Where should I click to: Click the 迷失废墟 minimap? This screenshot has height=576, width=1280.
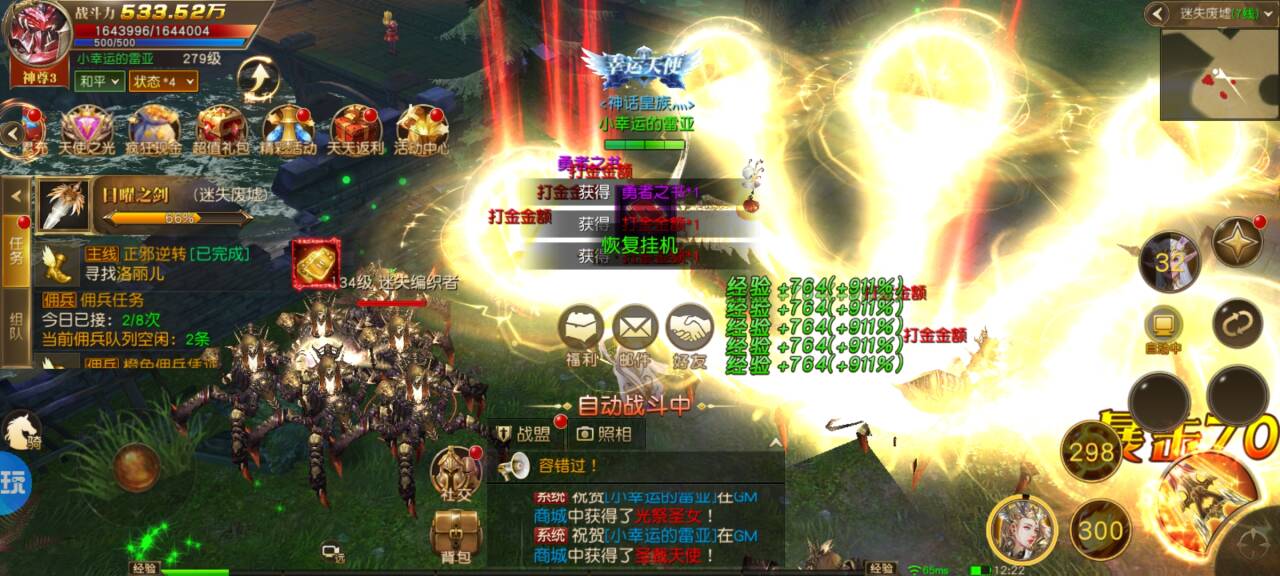tap(1219, 74)
